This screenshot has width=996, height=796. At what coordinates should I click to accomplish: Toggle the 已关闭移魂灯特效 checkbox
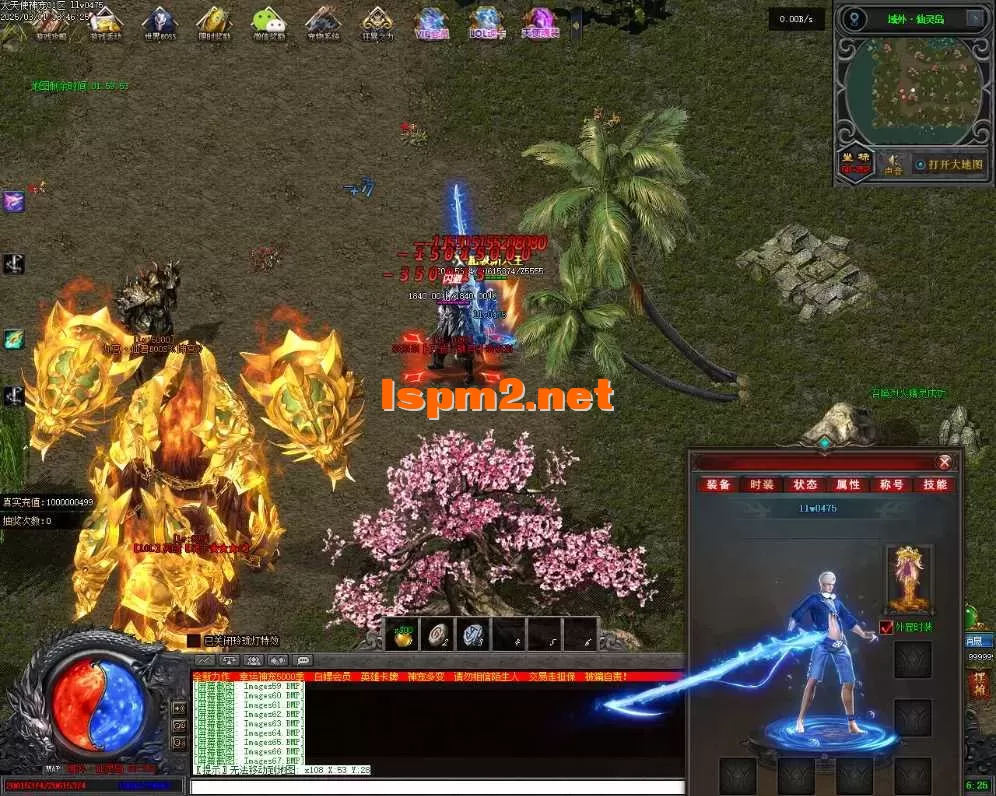[194, 640]
